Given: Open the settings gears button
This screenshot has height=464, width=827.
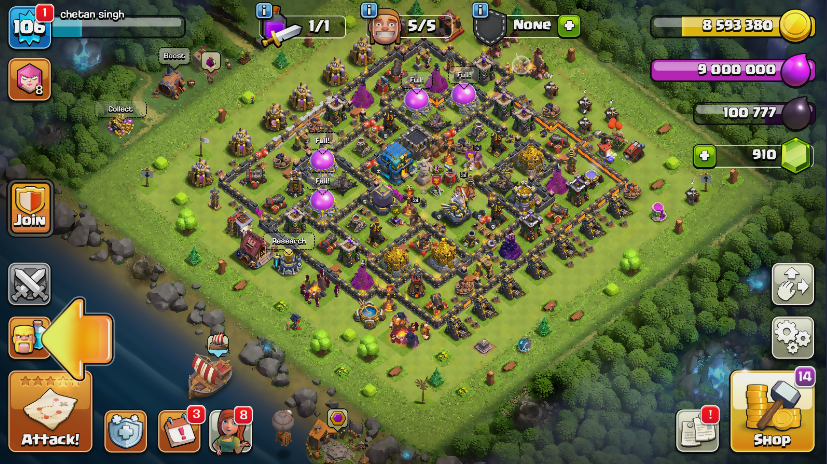Looking at the screenshot, I should coord(792,337).
